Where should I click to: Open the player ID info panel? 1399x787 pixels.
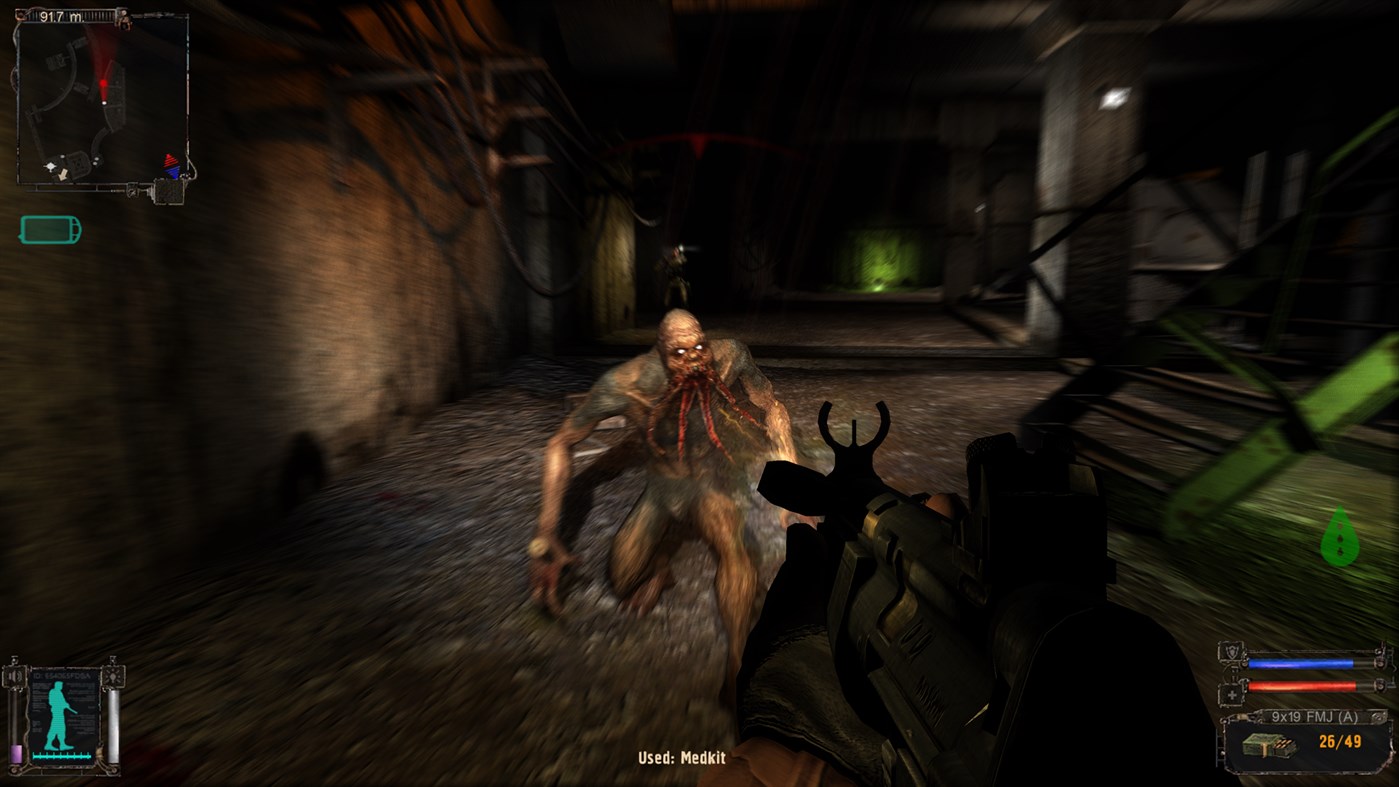[x=62, y=676]
